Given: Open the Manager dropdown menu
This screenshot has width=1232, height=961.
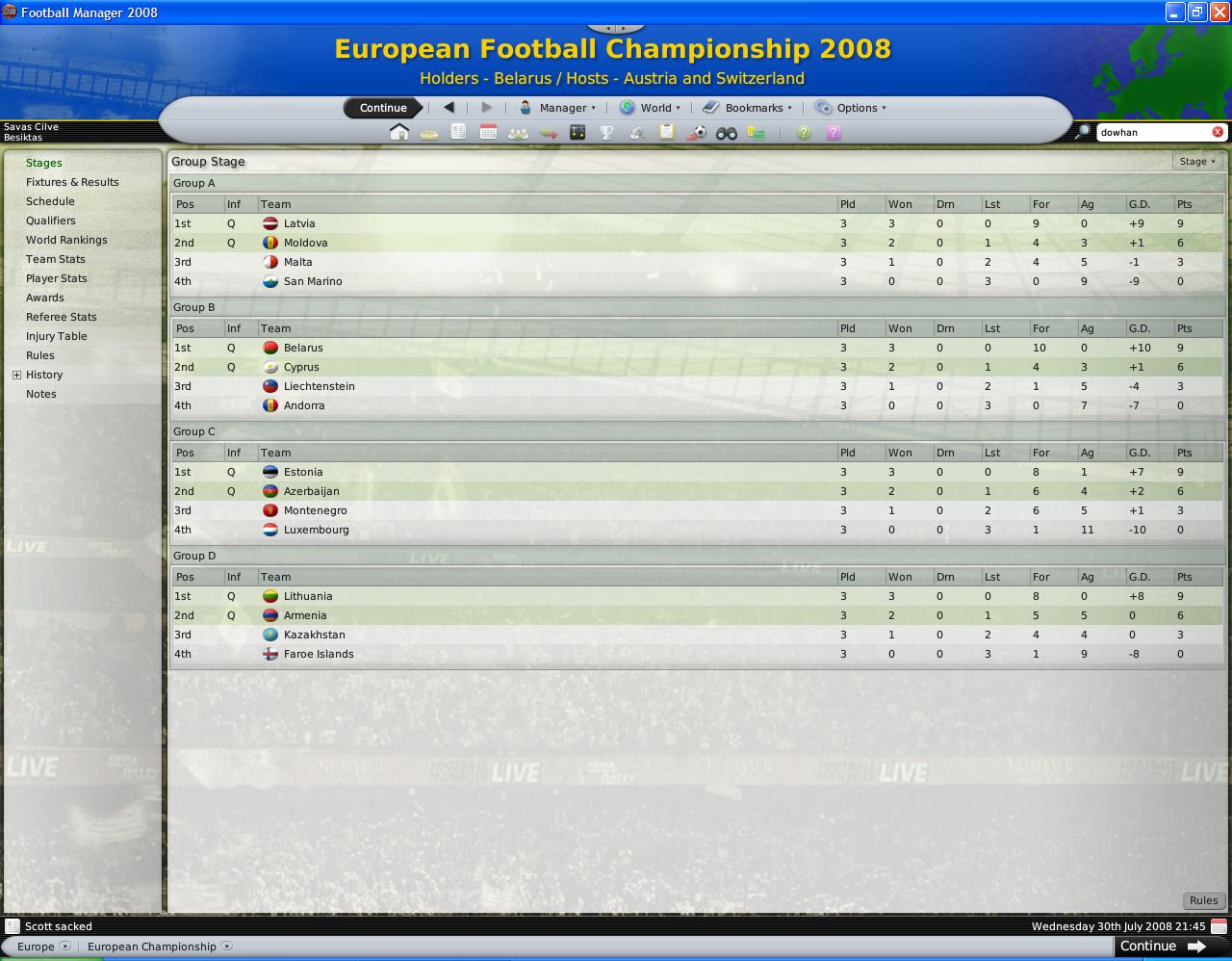Looking at the screenshot, I should click(557, 108).
